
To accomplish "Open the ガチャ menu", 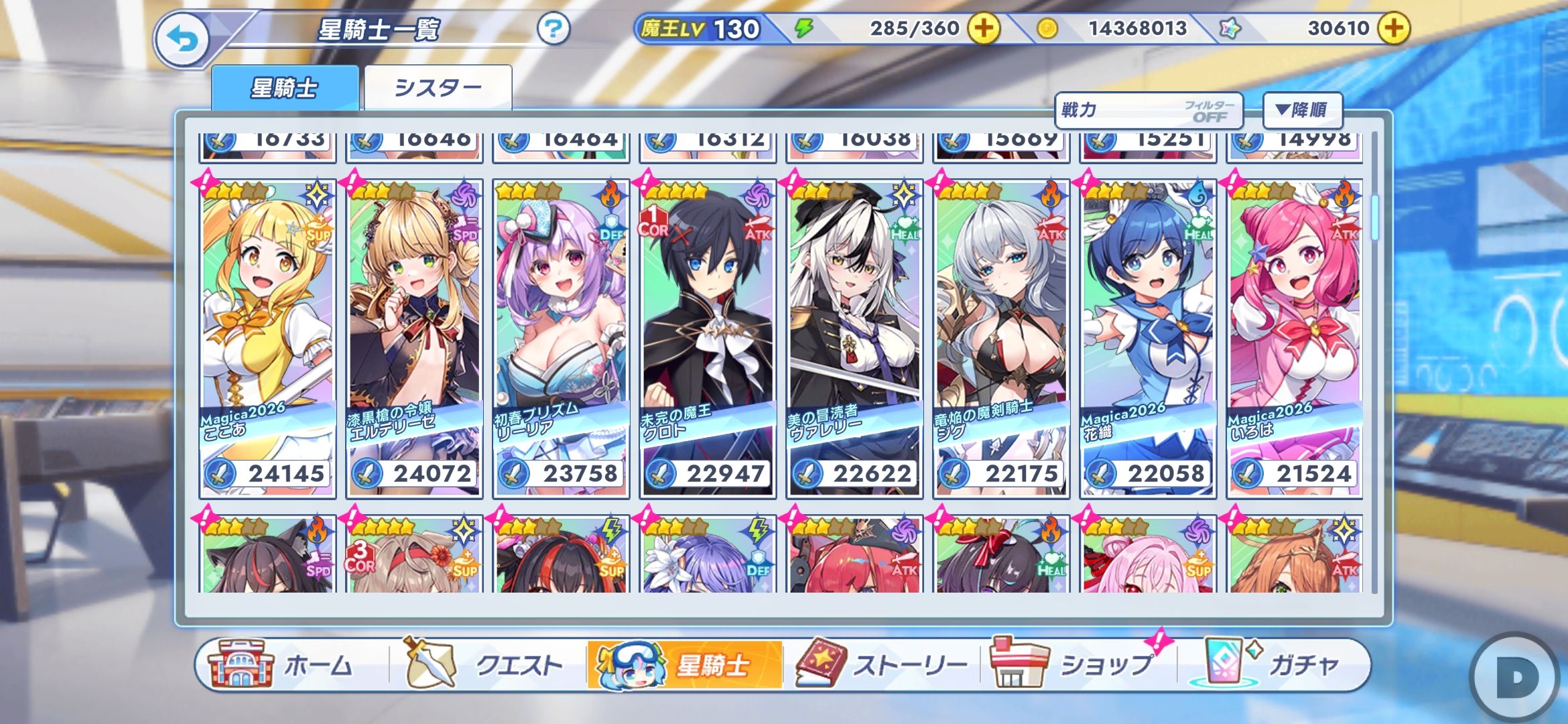I will [1273, 665].
